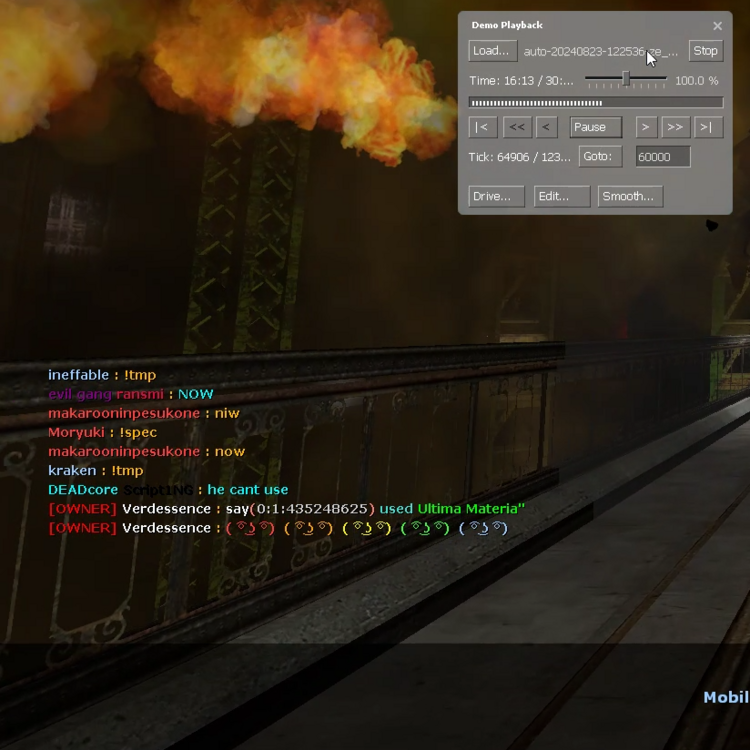The width and height of the screenshot is (750, 750).
Task: Focus the tick number input field
Action: coord(662,157)
